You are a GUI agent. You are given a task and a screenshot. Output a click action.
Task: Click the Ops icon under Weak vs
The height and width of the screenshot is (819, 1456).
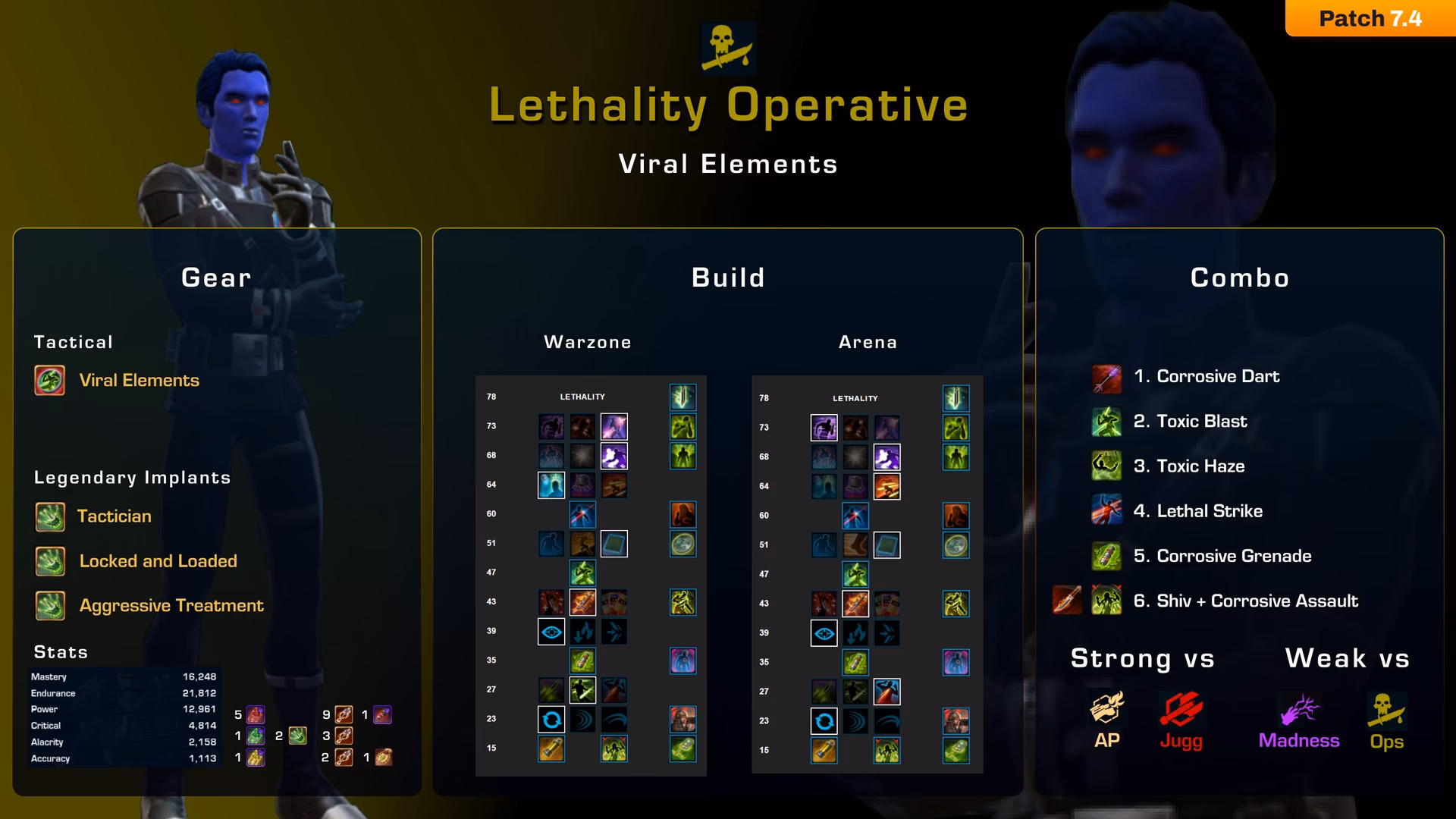(1386, 711)
